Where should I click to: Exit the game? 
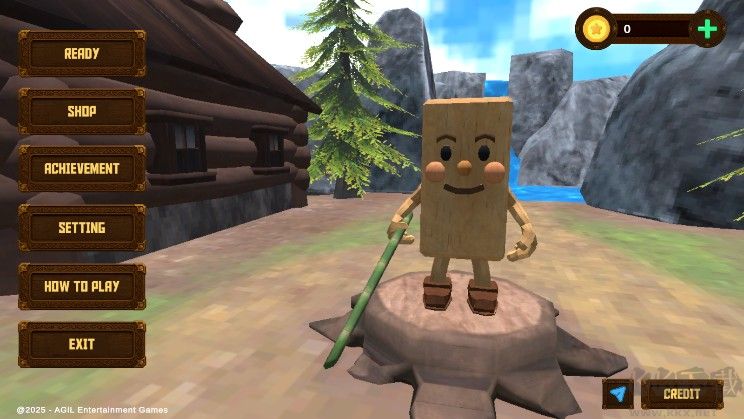click(82, 344)
